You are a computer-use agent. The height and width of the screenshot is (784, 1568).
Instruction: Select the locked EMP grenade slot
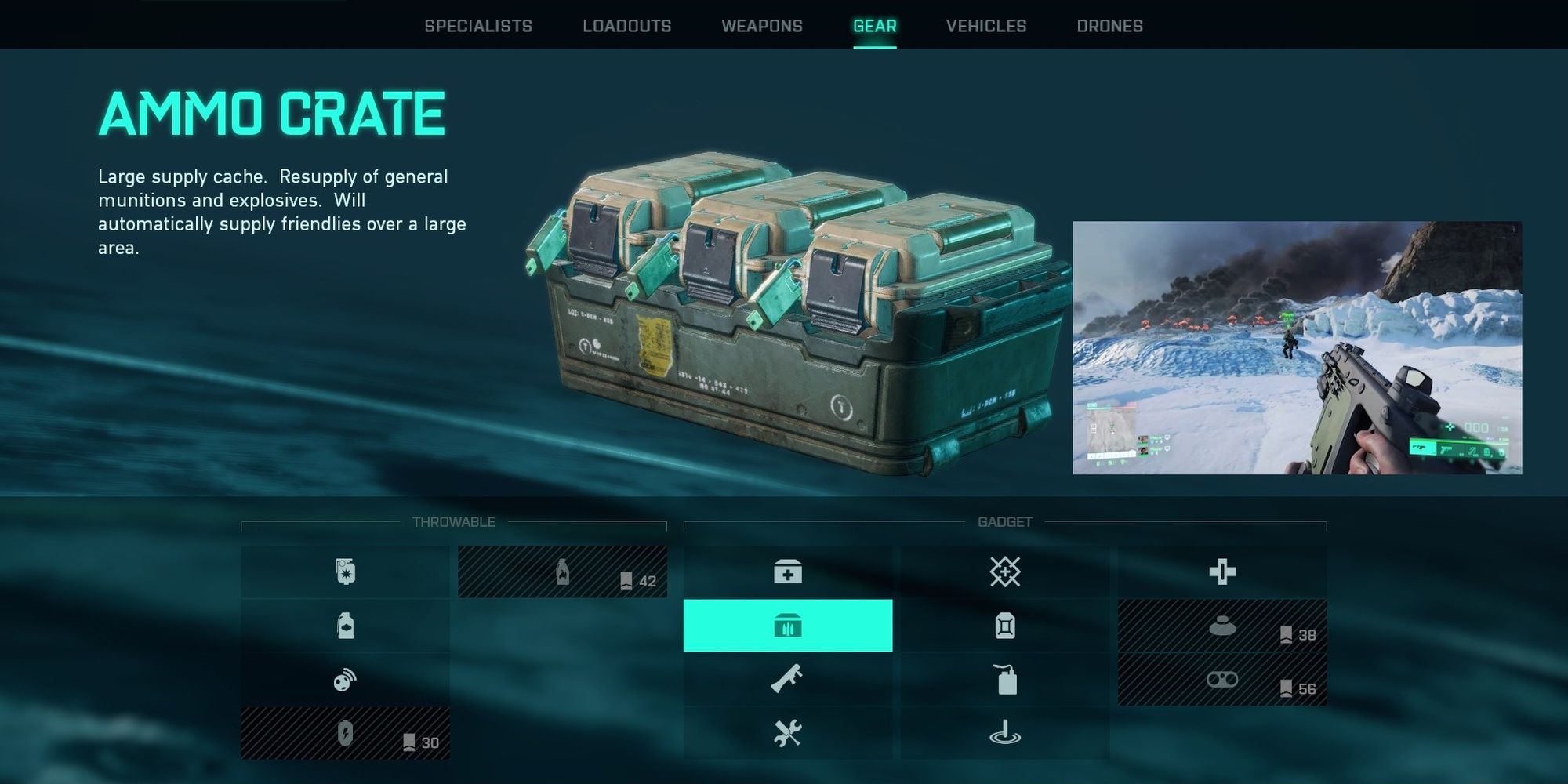point(345,734)
